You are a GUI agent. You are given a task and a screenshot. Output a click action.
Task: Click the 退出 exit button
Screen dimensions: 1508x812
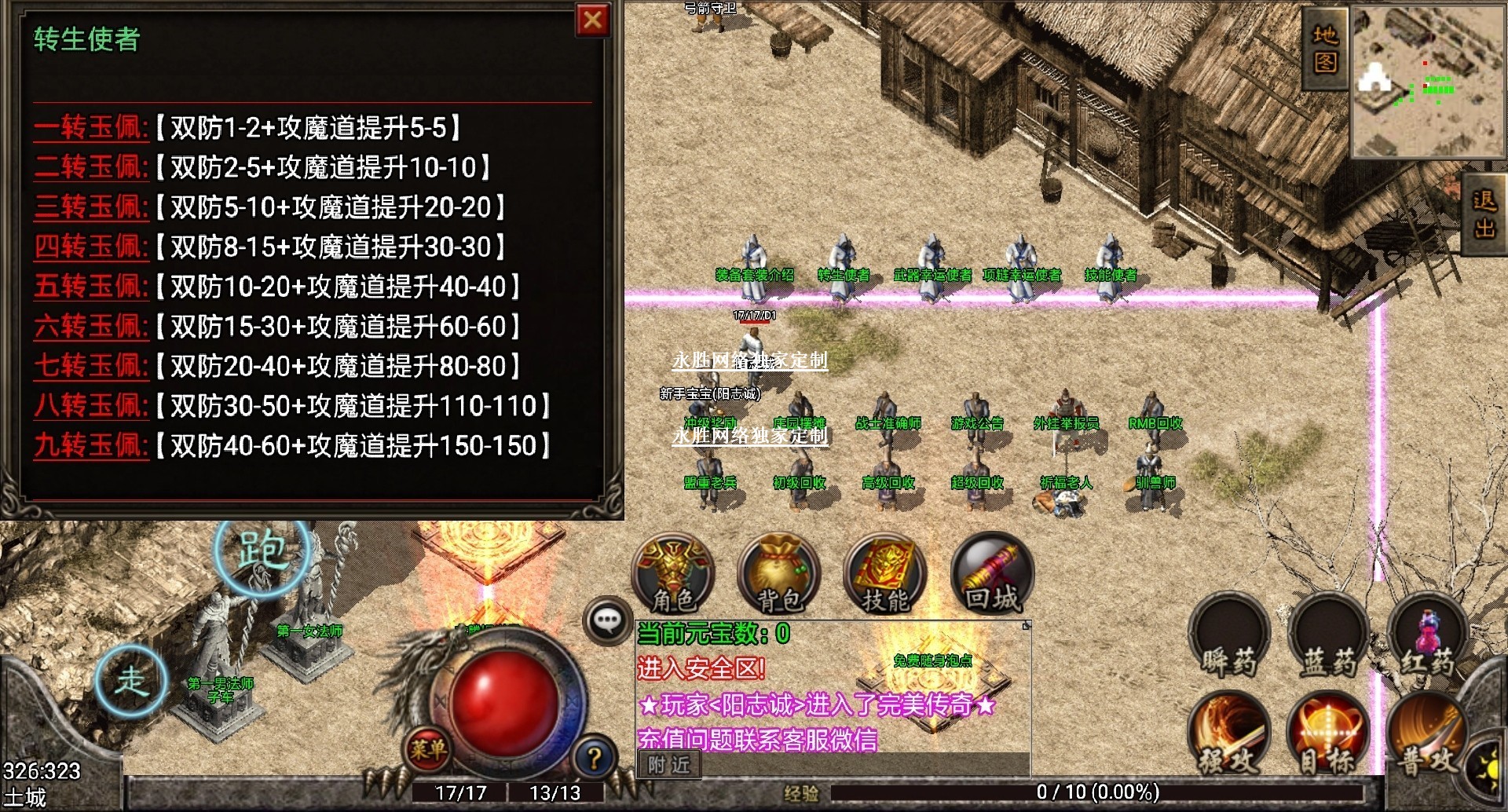point(1484,214)
